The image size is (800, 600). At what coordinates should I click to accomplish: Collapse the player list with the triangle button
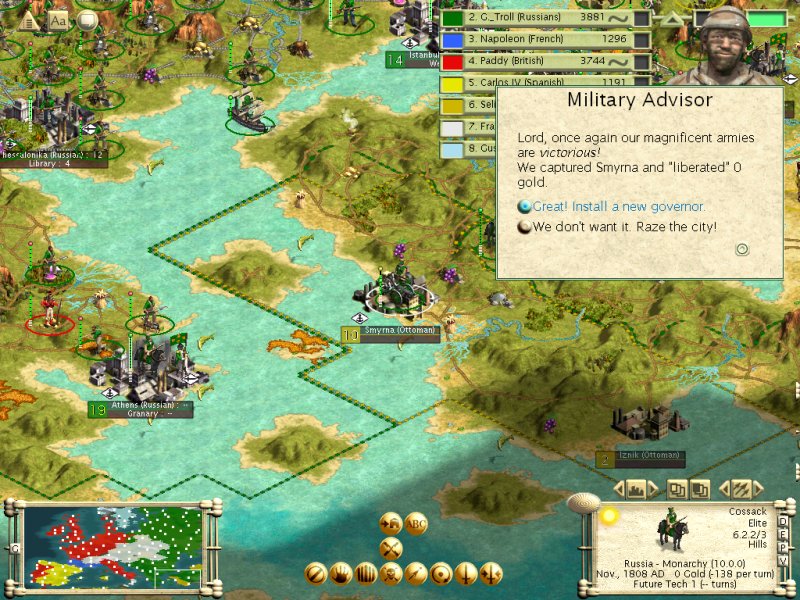coord(671,19)
